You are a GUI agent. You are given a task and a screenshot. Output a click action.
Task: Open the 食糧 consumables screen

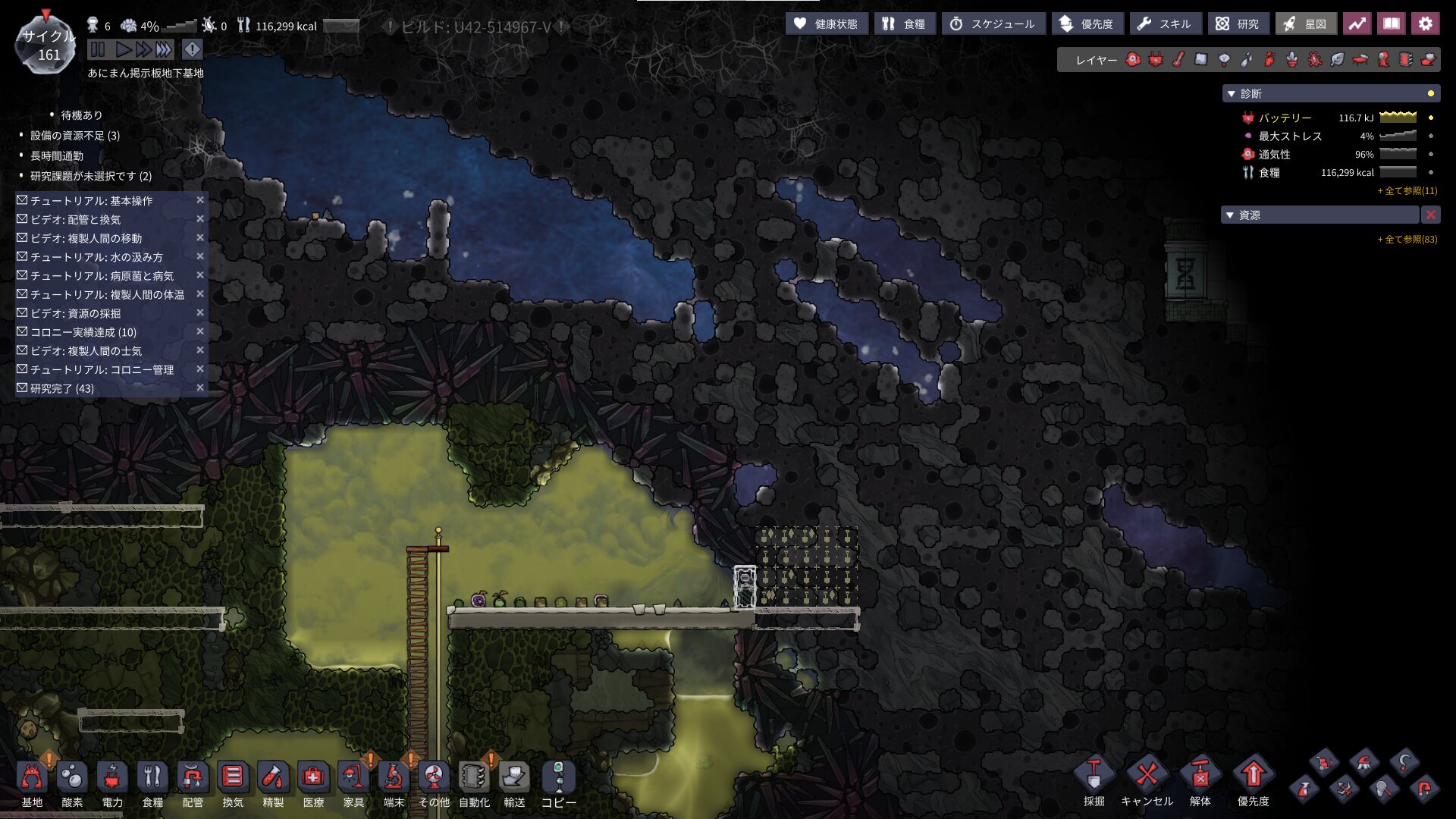(904, 24)
